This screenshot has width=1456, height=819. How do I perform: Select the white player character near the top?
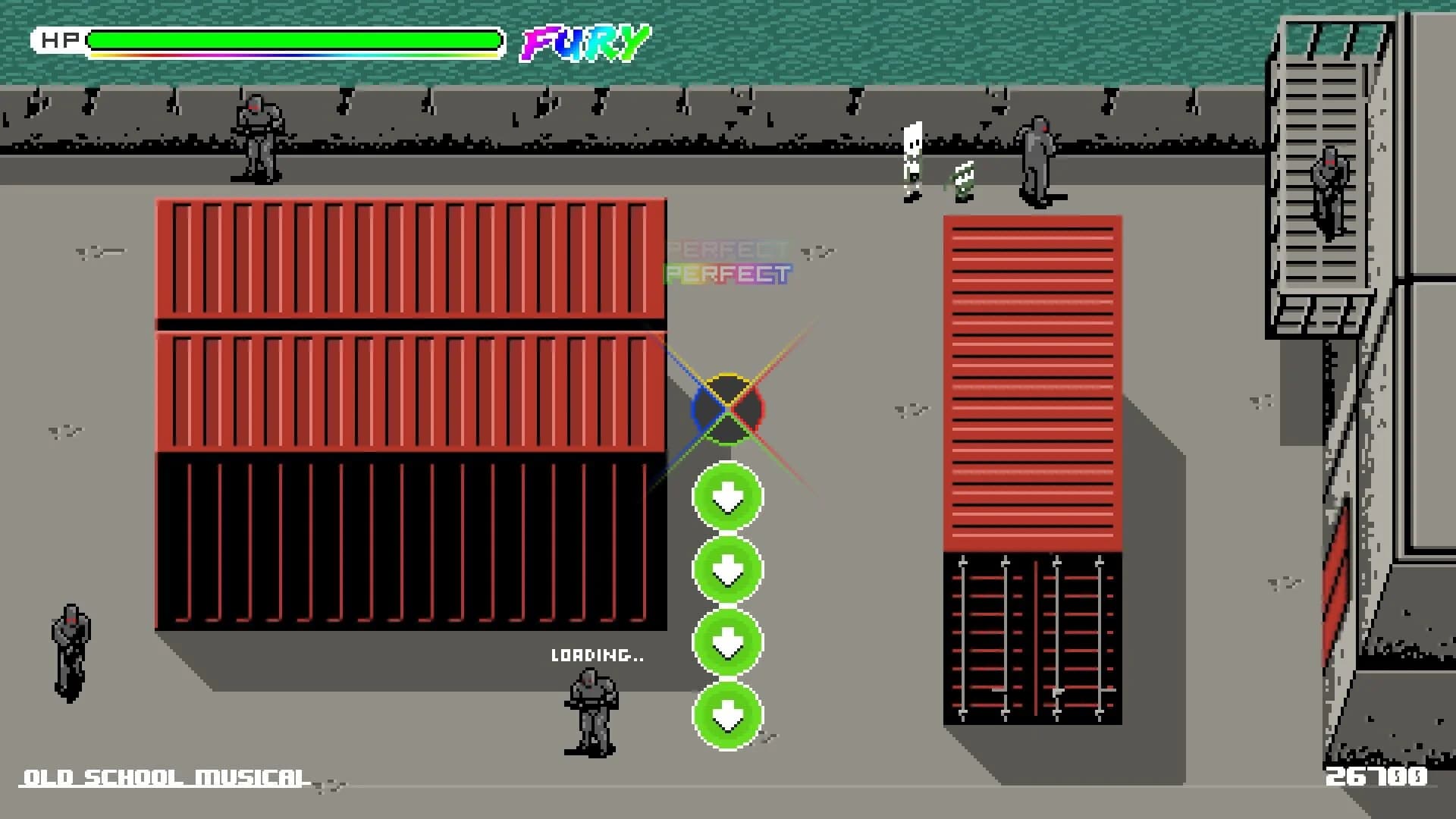coord(911,159)
